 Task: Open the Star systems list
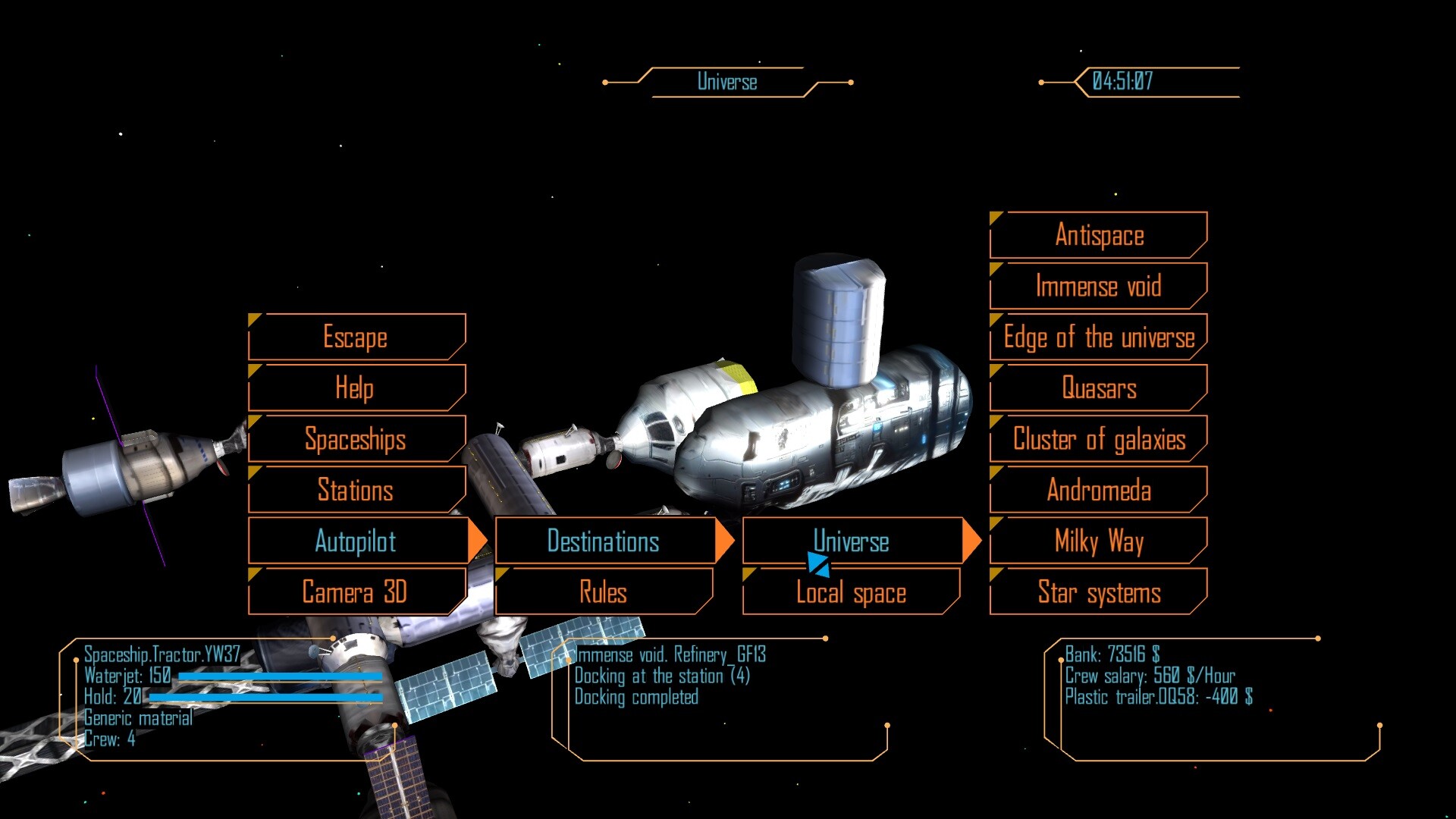coord(1098,592)
